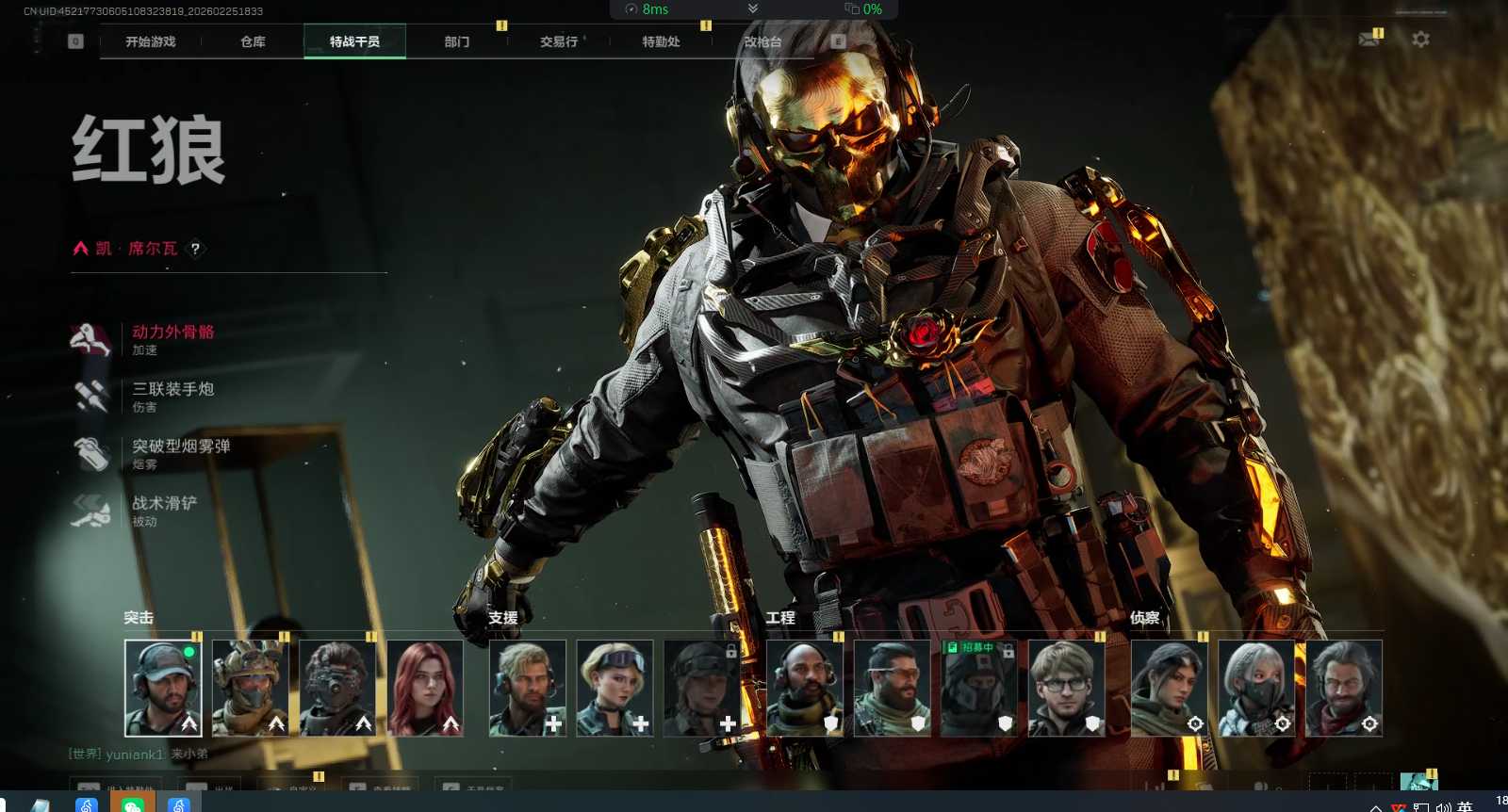The image size is (1508, 812).
Task: Switch to the 特勤处 tab
Action: point(661,41)
